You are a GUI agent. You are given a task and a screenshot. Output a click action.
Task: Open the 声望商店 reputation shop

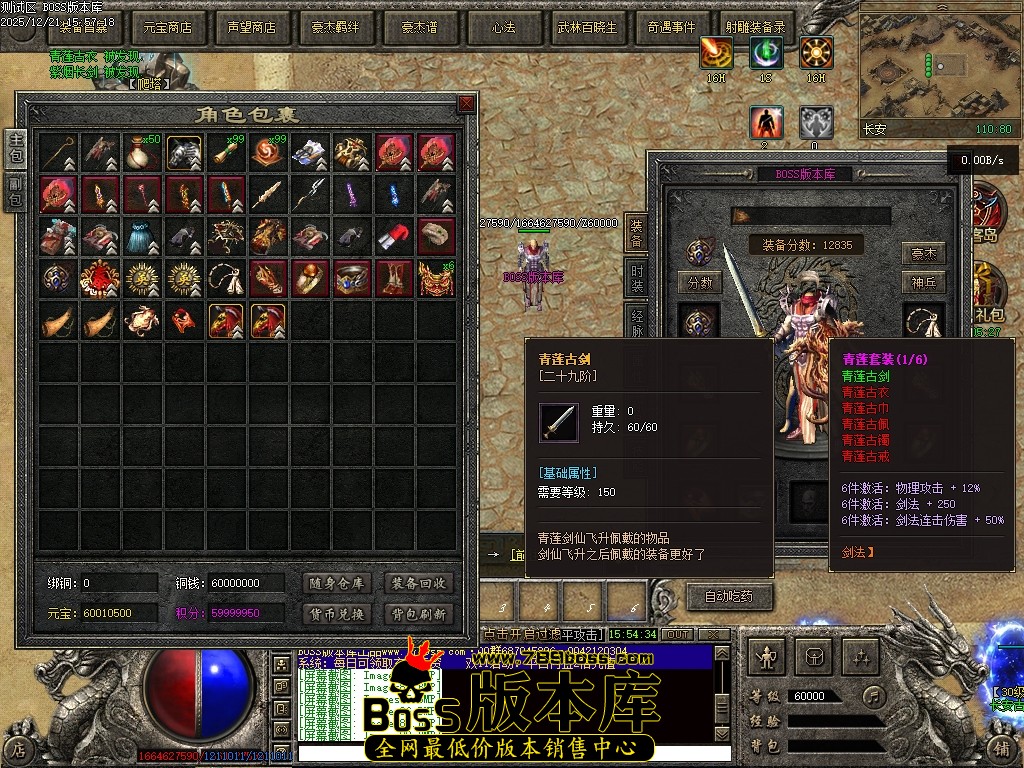tap(251, 28)
